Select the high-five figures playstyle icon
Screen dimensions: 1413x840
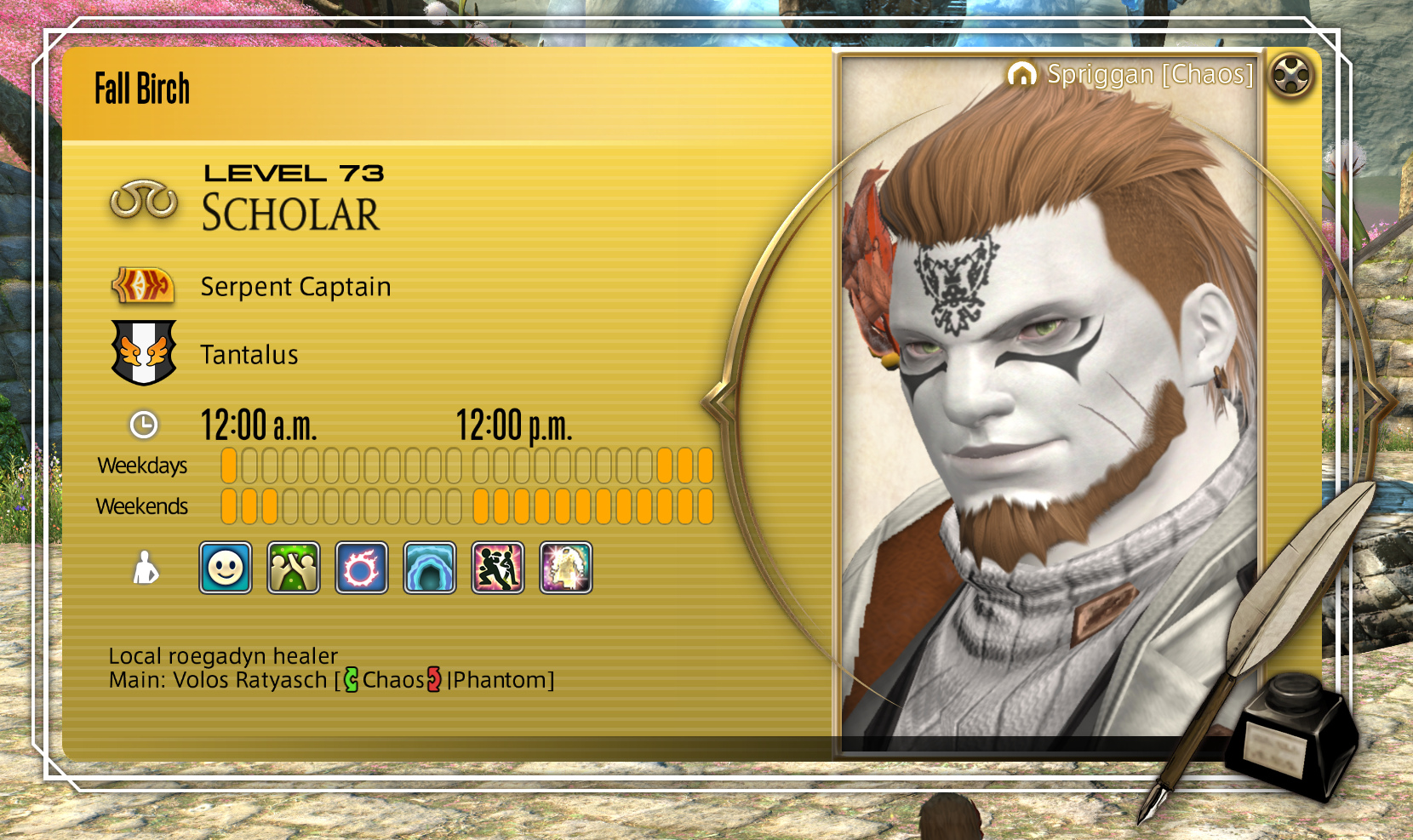tap(294, 568)
